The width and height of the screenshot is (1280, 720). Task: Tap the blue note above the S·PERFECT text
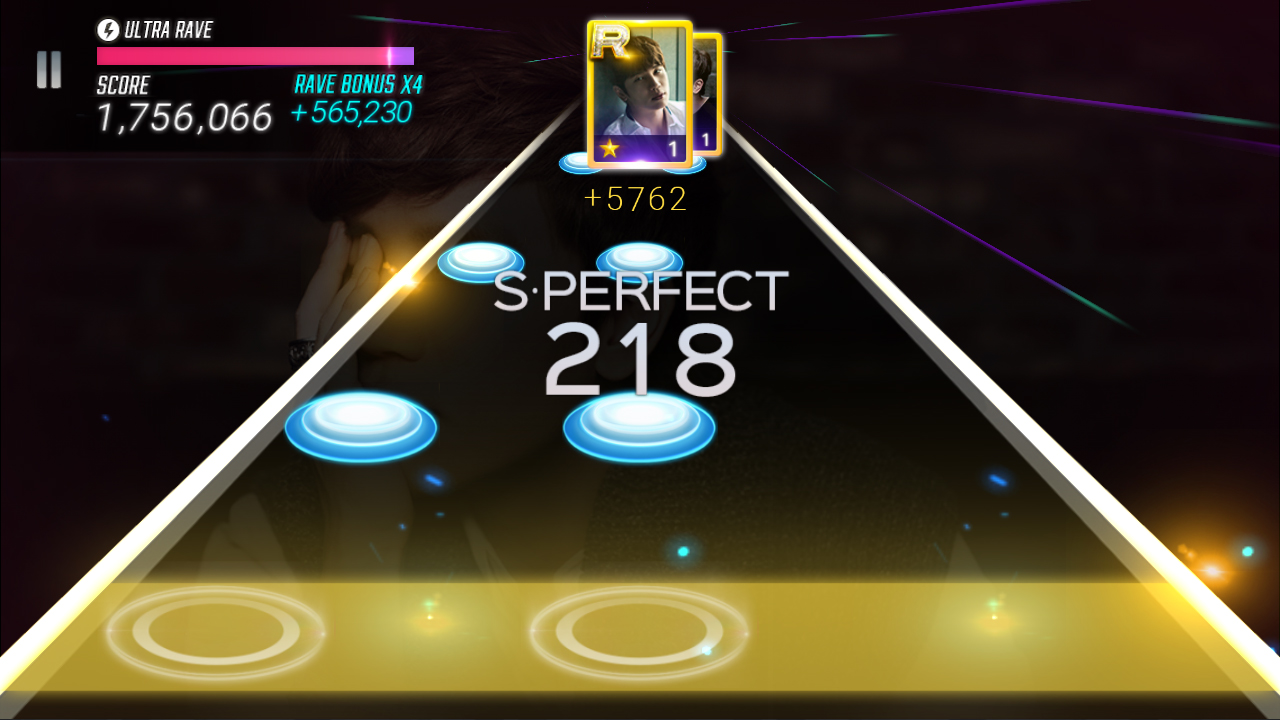coord(478,262)
